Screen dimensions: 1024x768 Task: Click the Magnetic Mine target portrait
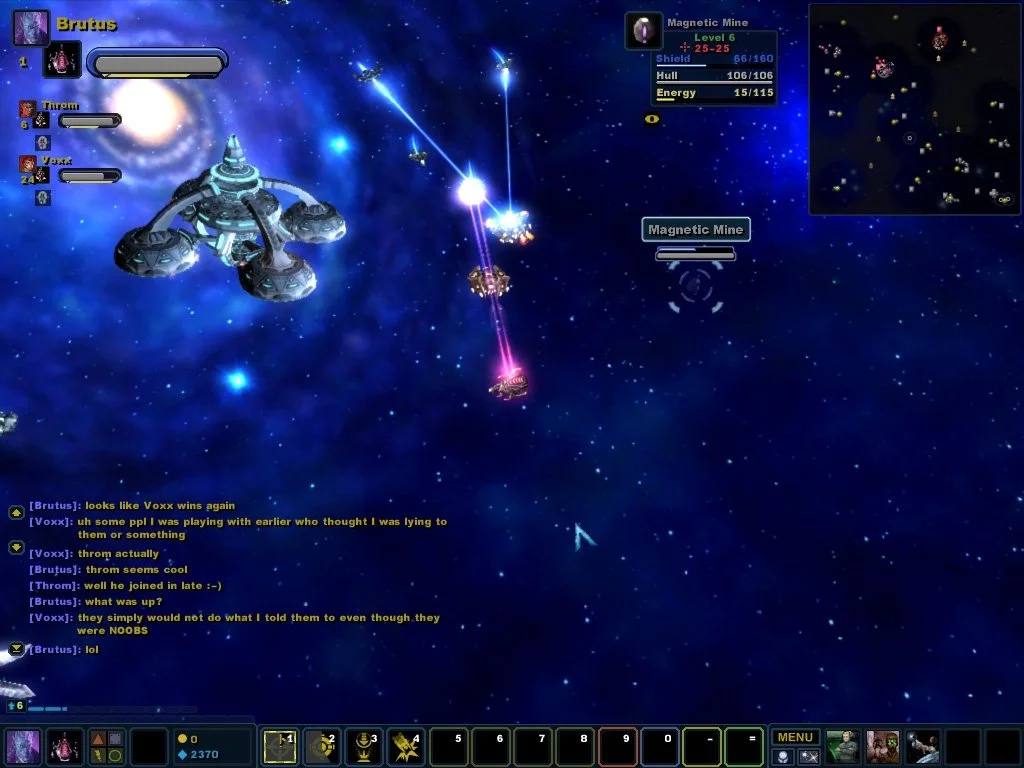[643, 31]
